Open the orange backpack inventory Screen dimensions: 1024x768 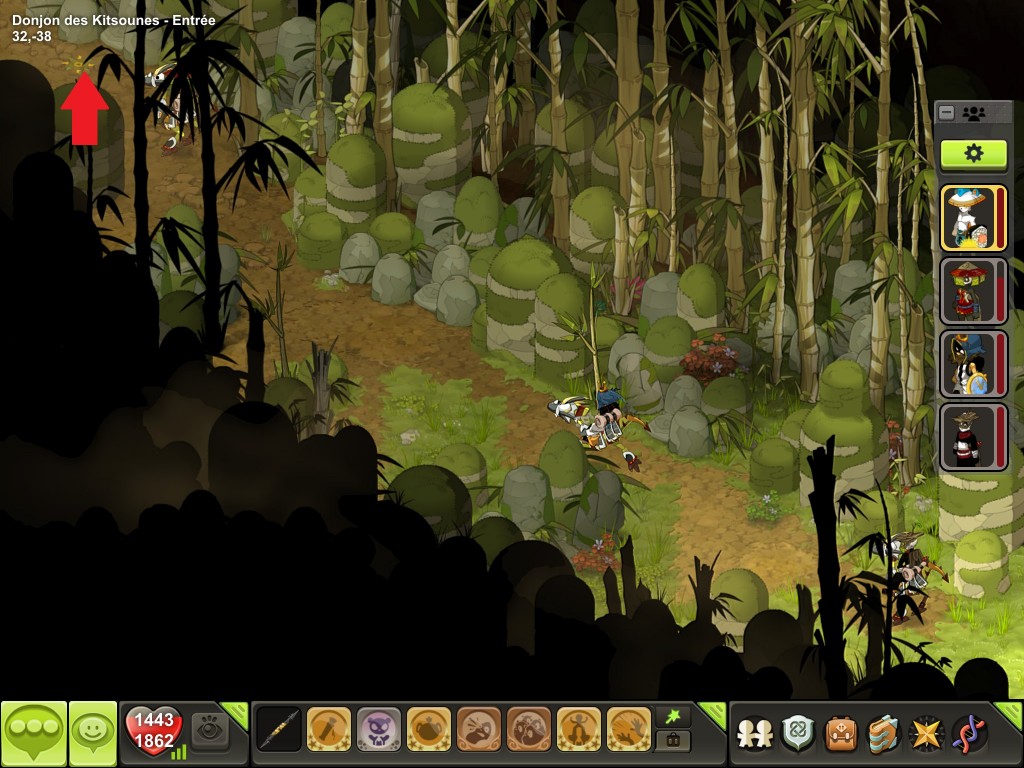(841, 733)
